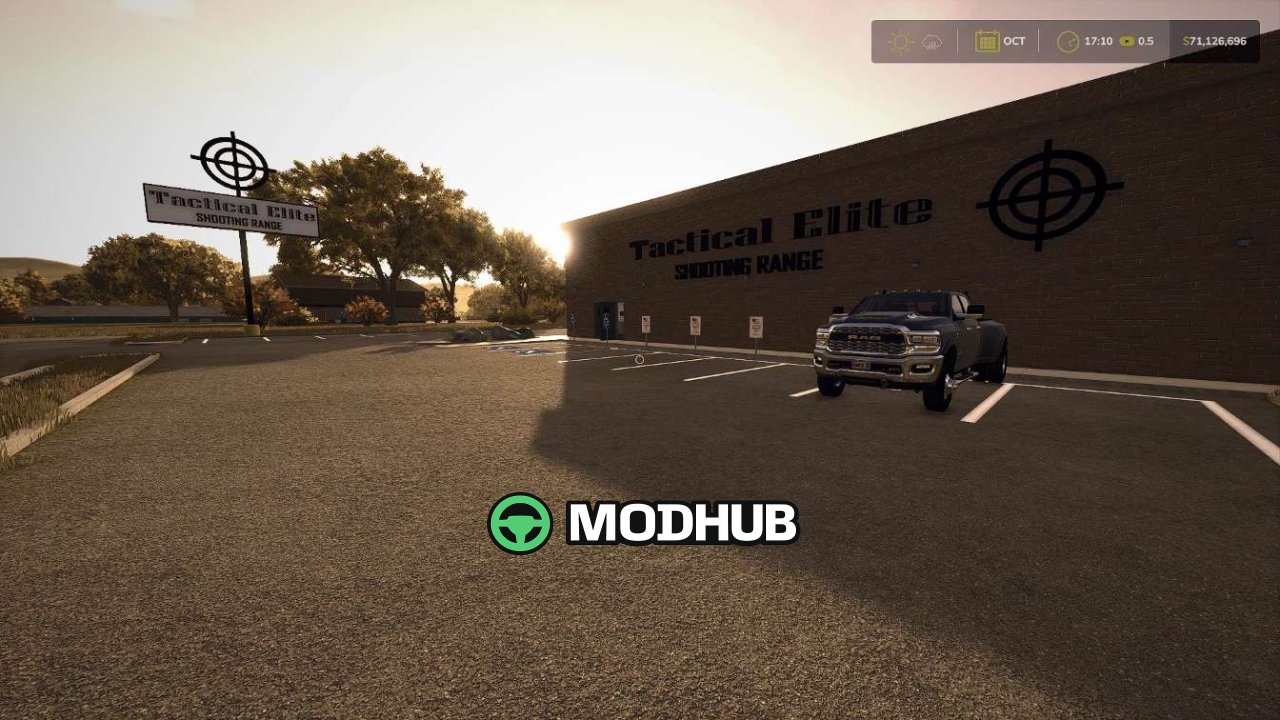Select the rain cloud forecast icon

[x=931, y=42]
